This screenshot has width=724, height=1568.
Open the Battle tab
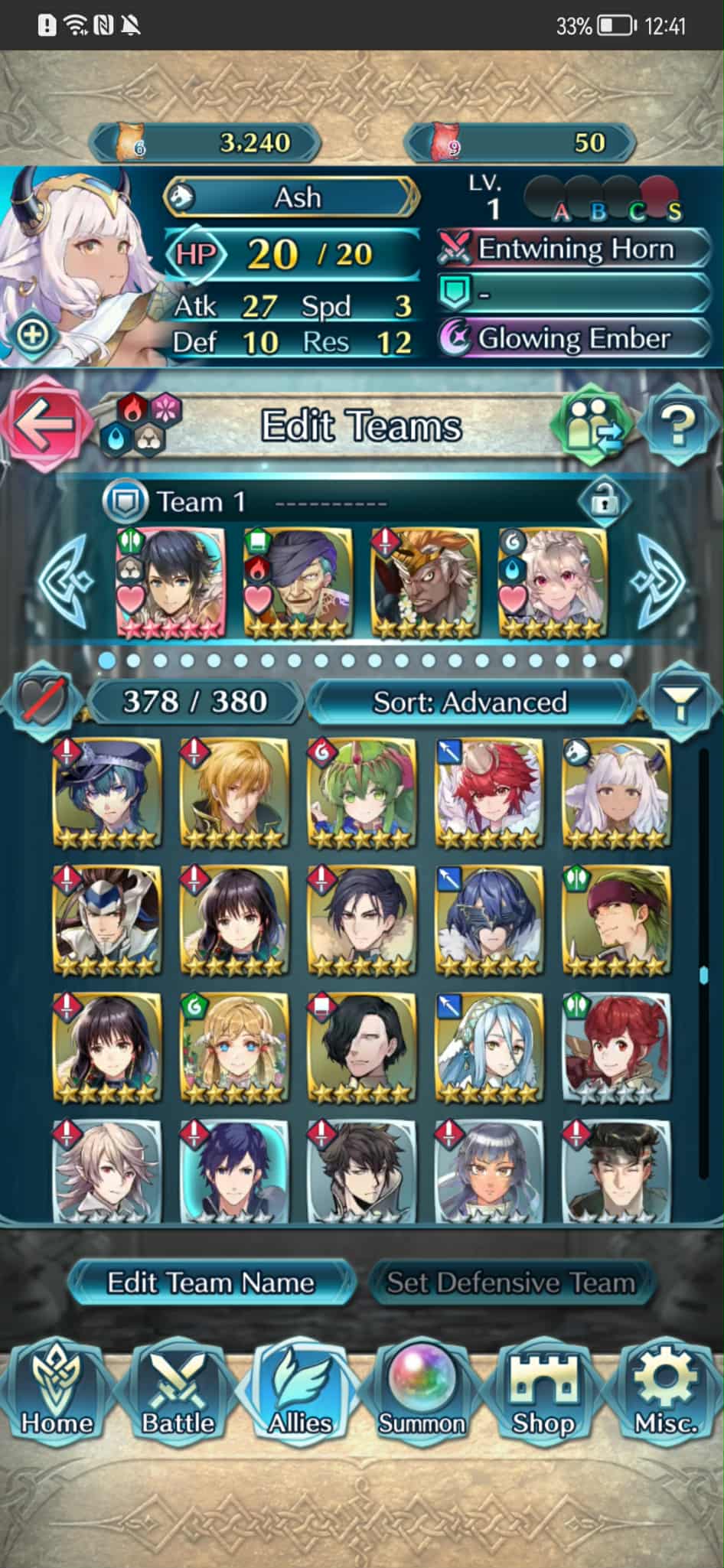point(178,1394)
